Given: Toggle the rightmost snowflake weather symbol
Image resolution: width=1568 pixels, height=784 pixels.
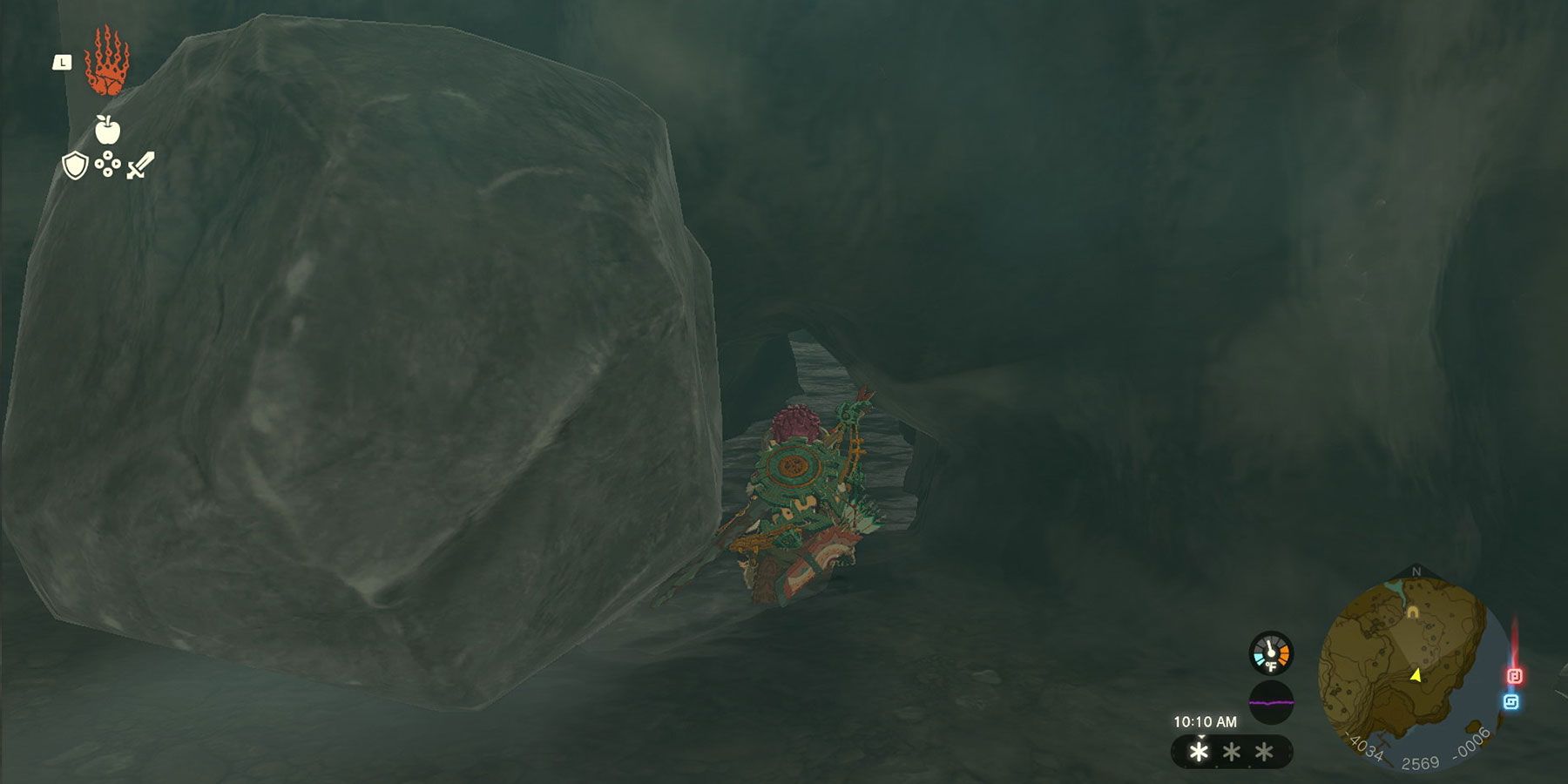Looking at the screenshot, I should (1261, 753).
